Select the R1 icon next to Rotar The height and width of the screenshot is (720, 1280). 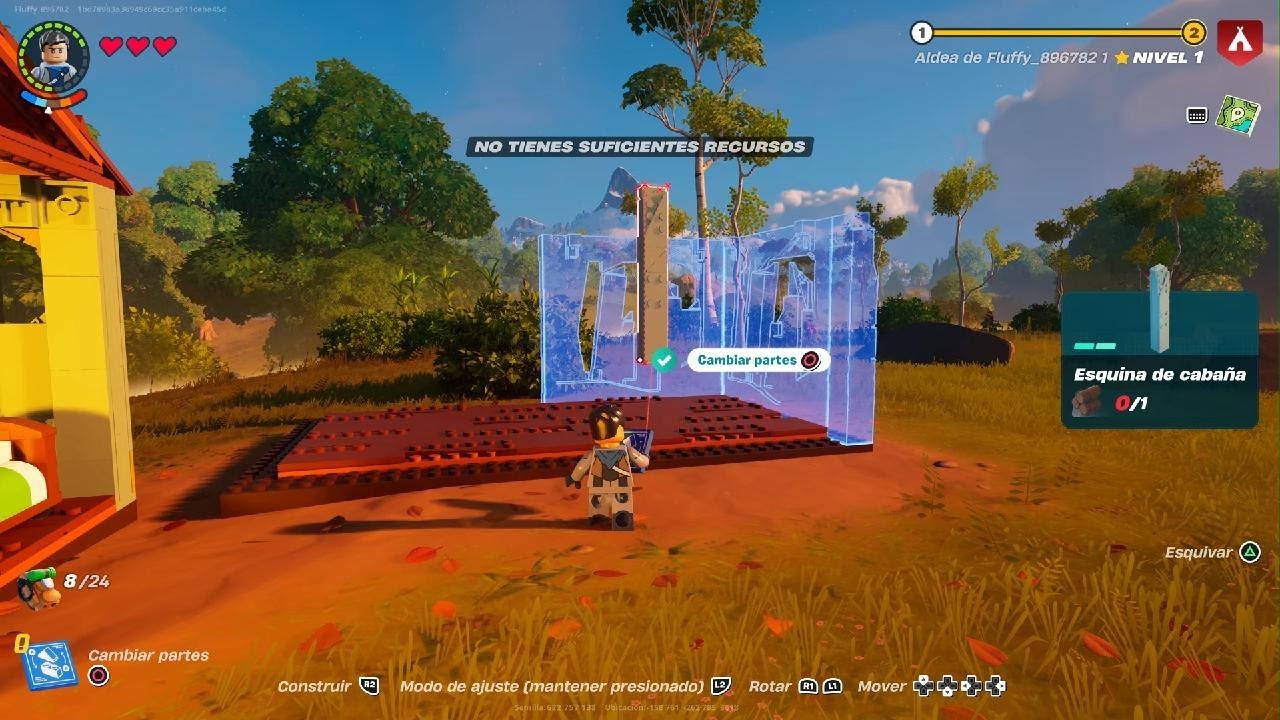808,686
